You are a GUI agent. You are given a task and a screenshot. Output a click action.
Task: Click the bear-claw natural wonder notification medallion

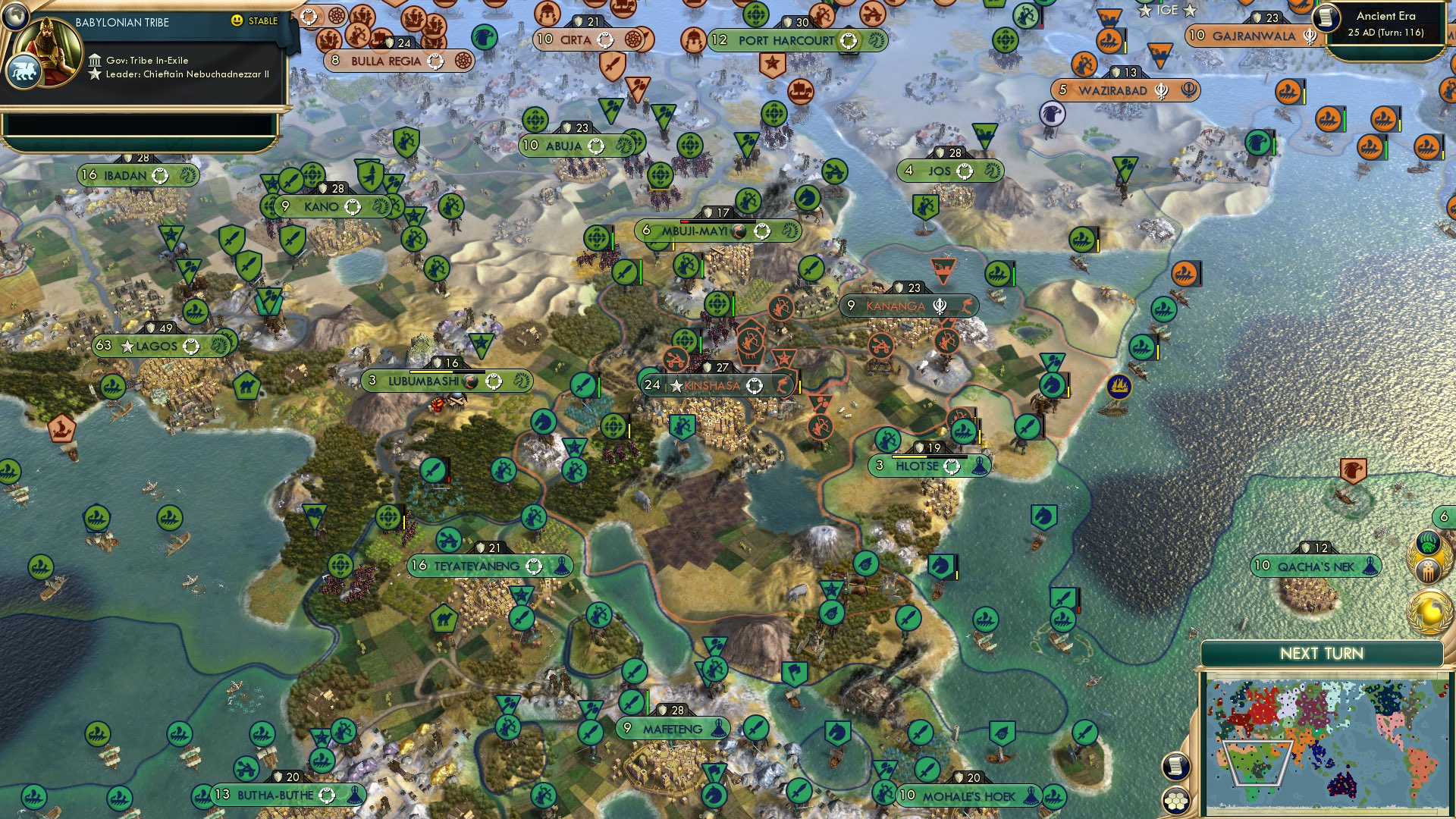click(1428, 541)
